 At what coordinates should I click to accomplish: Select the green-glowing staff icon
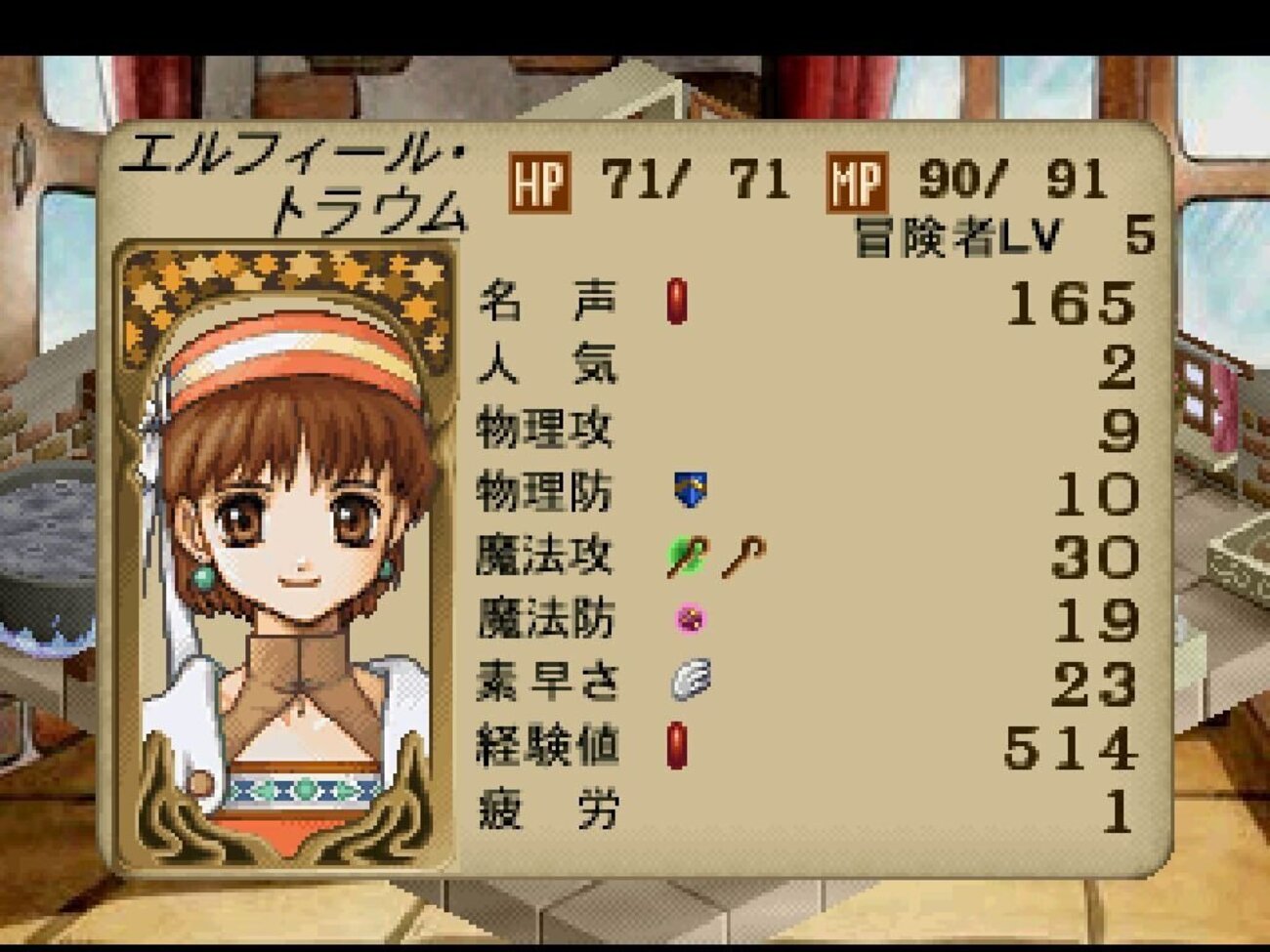[x=688, y=557]
